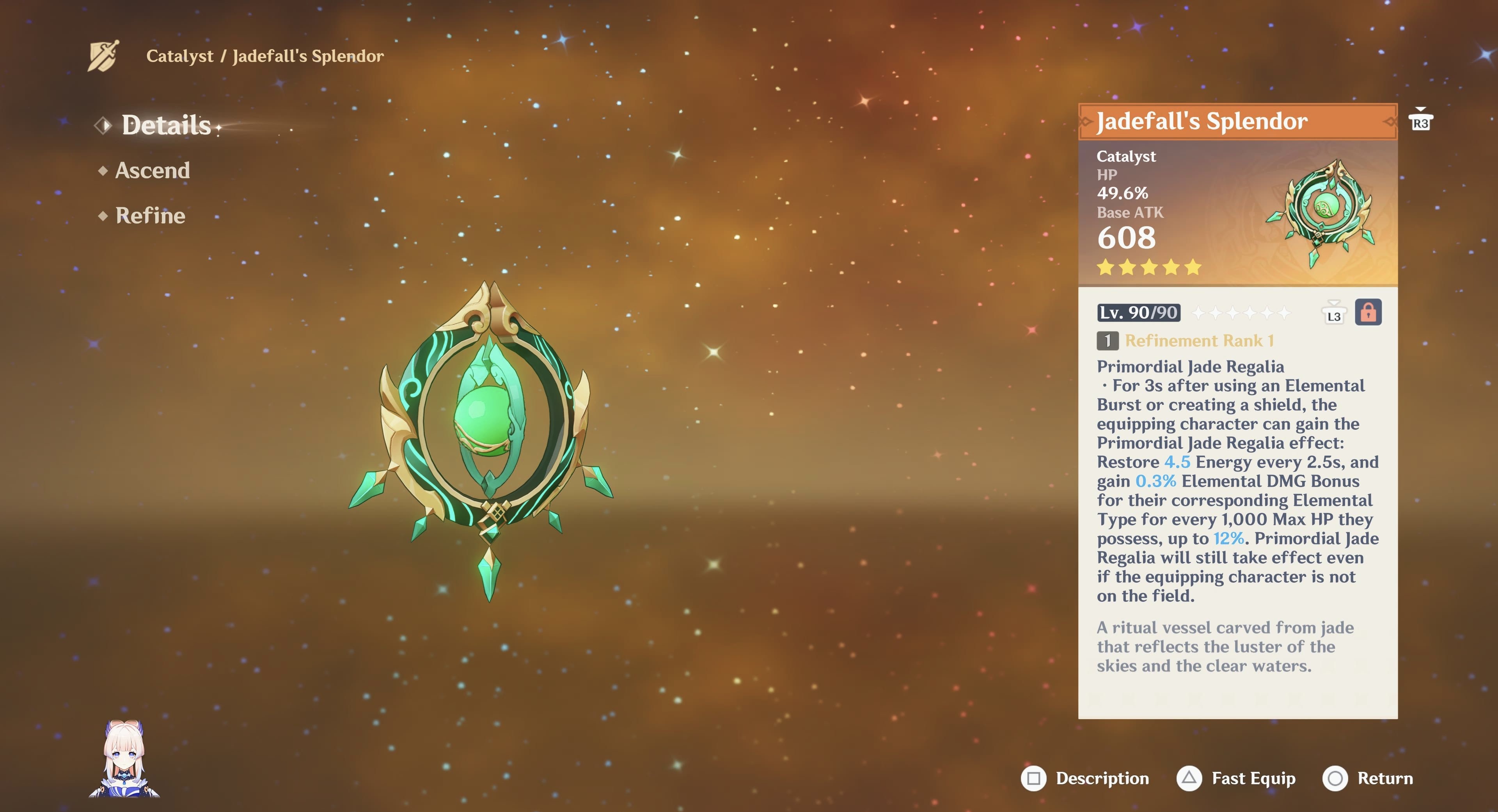Click the Lv. 90/90 label
1498x812 pixels.
(x=1138, y=313)
